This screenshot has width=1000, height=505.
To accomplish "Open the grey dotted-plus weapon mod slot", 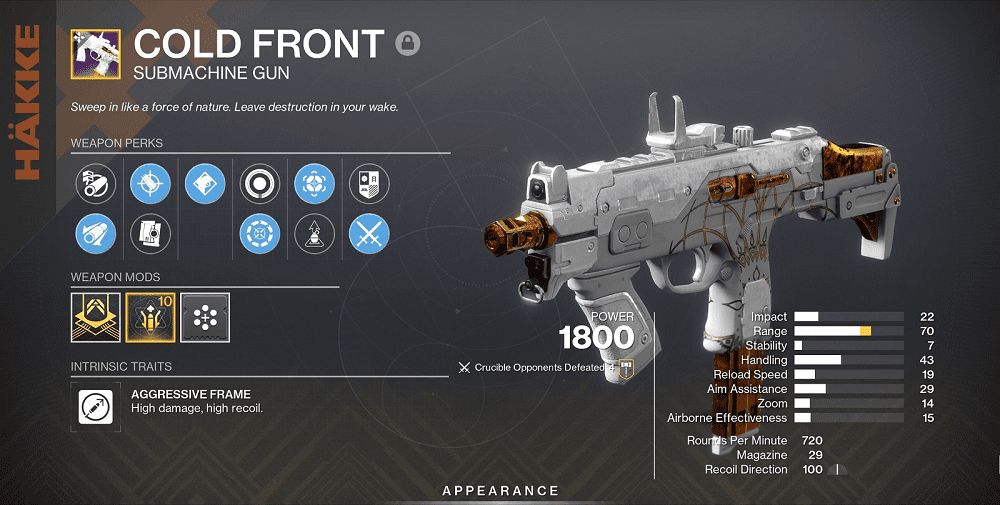I will click(x=205, y=314).
